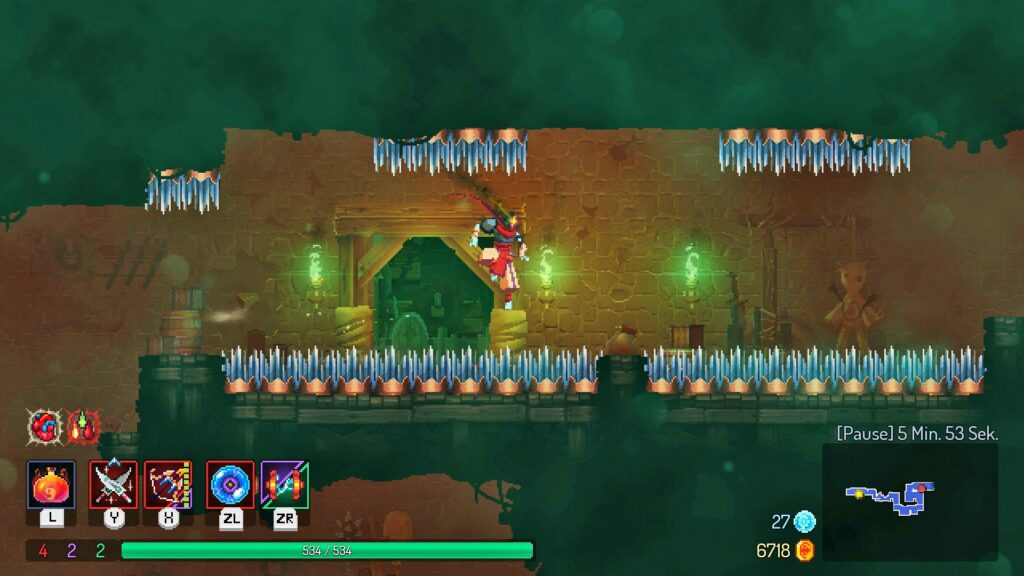Inspect the red heart mutation icon
Image resolution: width=1024 pixels, height=576 pixels.
click(x=43, y=427)
